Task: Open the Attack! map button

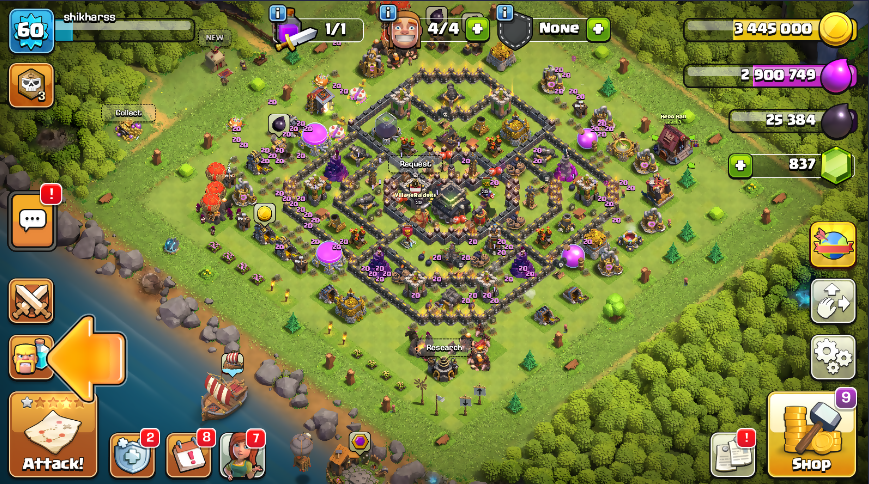Action: (53, 436)
